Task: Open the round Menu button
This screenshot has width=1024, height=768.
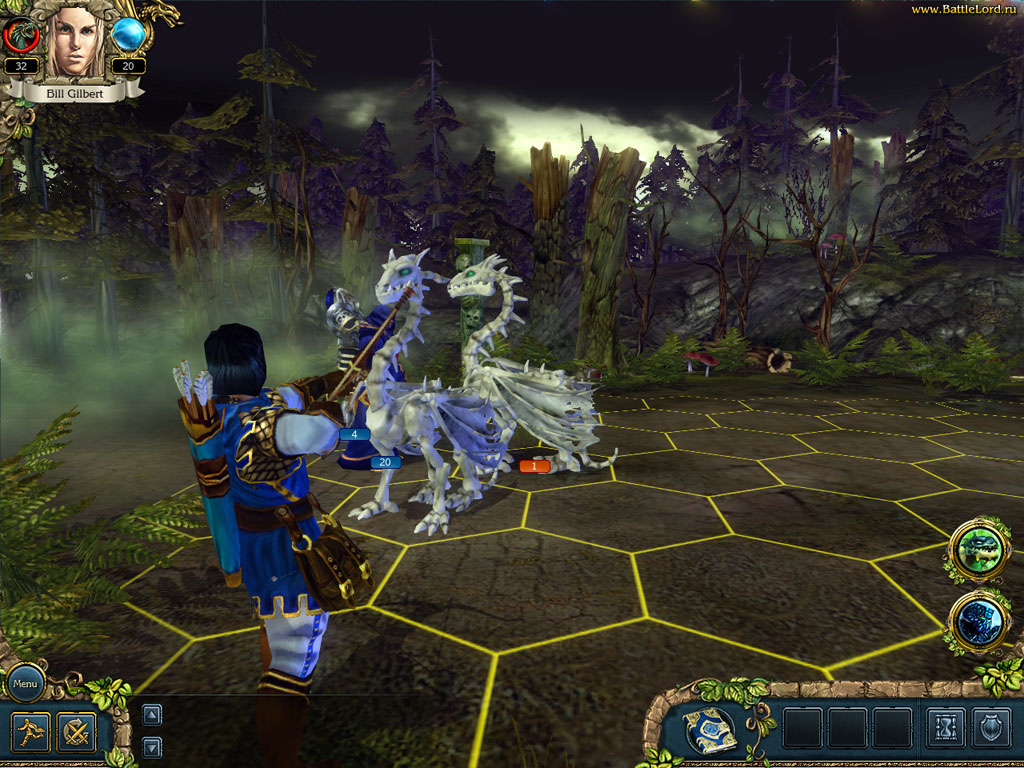Action: tap(25, 685)
